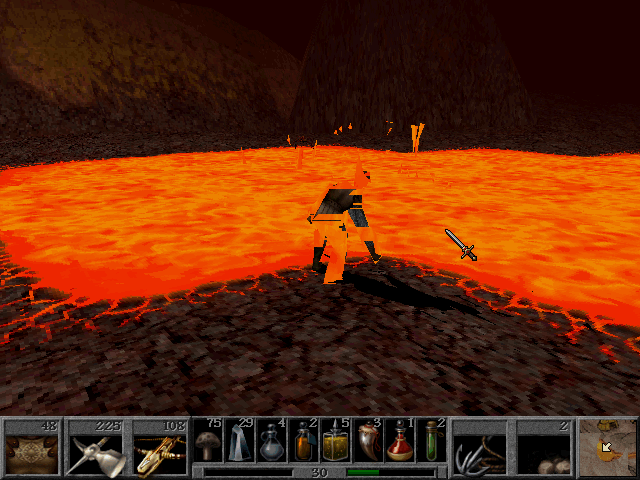The height and width of the screenshot is (480, 640).
Task: Select the grappling hook slot
Action: pos(480,448)
